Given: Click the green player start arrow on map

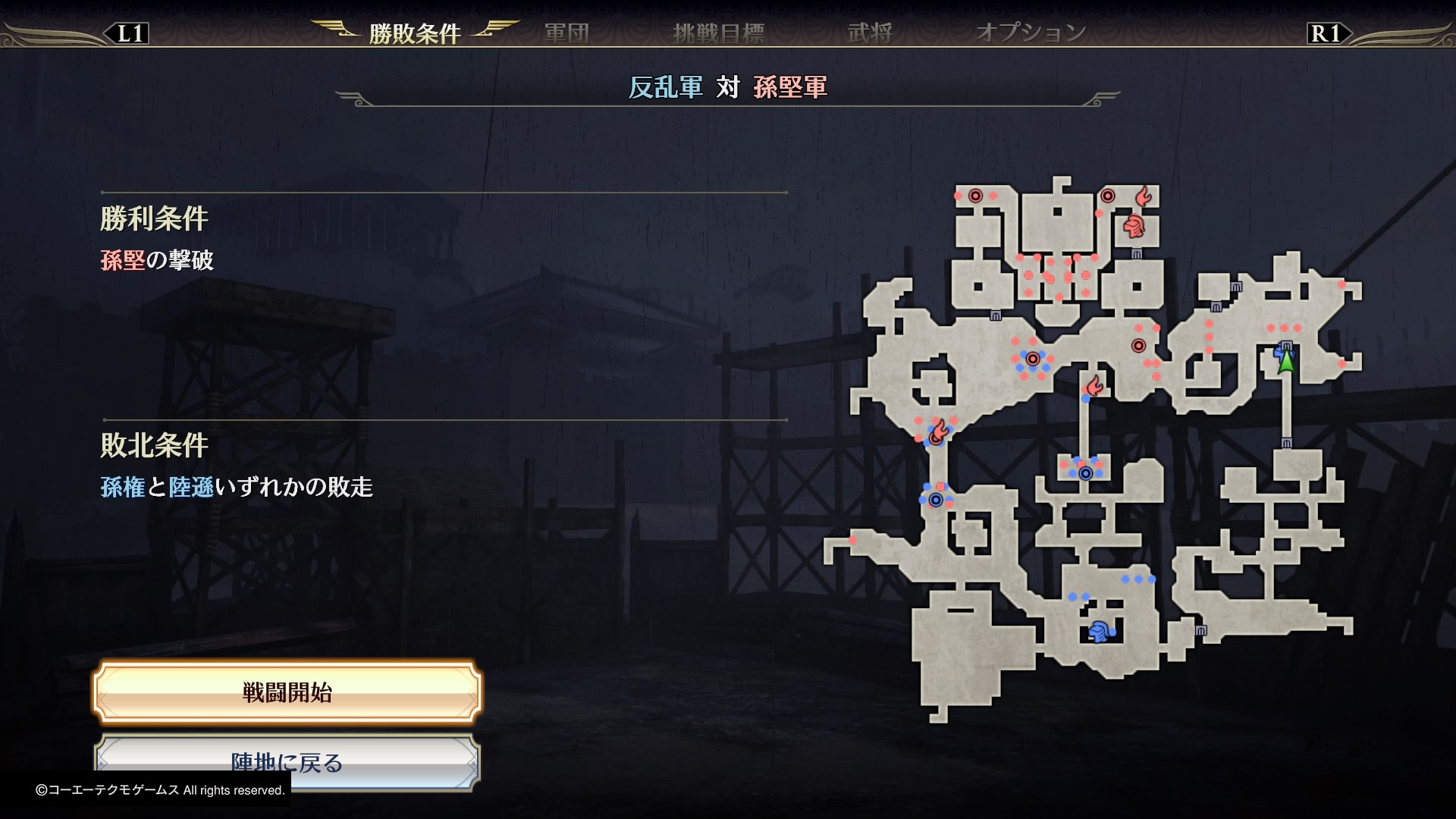Looking at the screenshot, I should (1287, 362).
